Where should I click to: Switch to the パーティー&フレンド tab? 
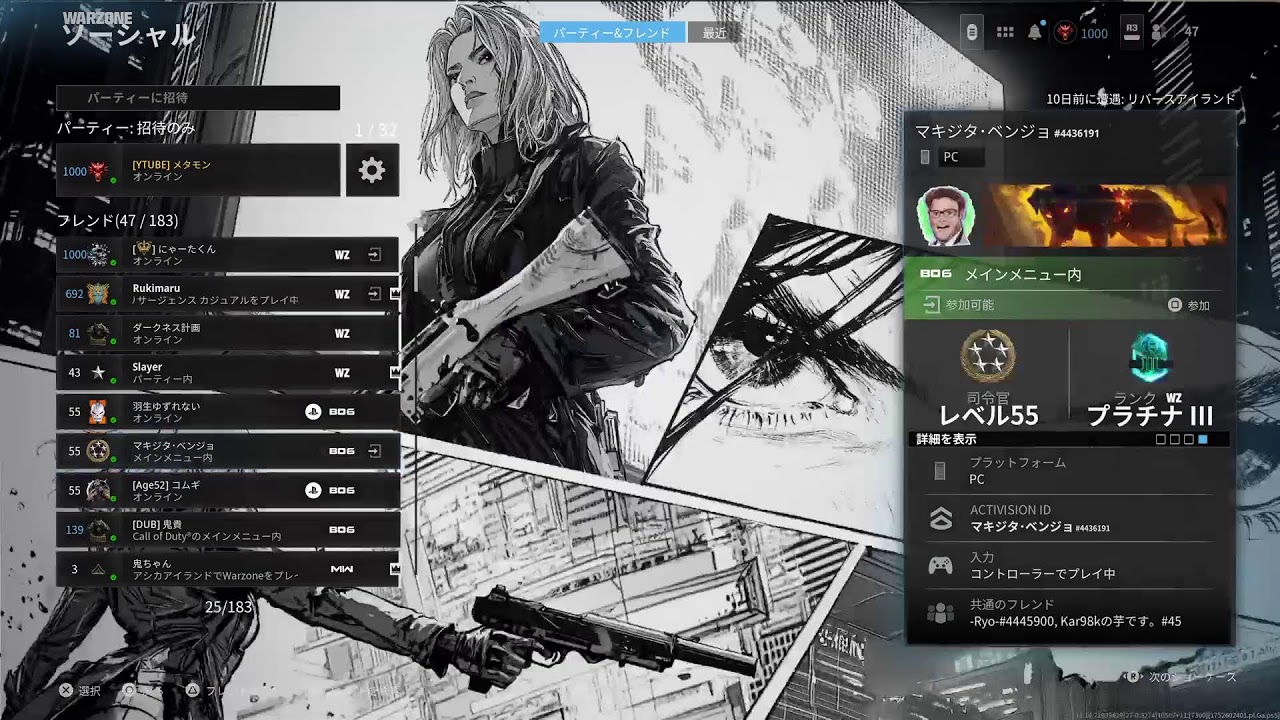612,33
